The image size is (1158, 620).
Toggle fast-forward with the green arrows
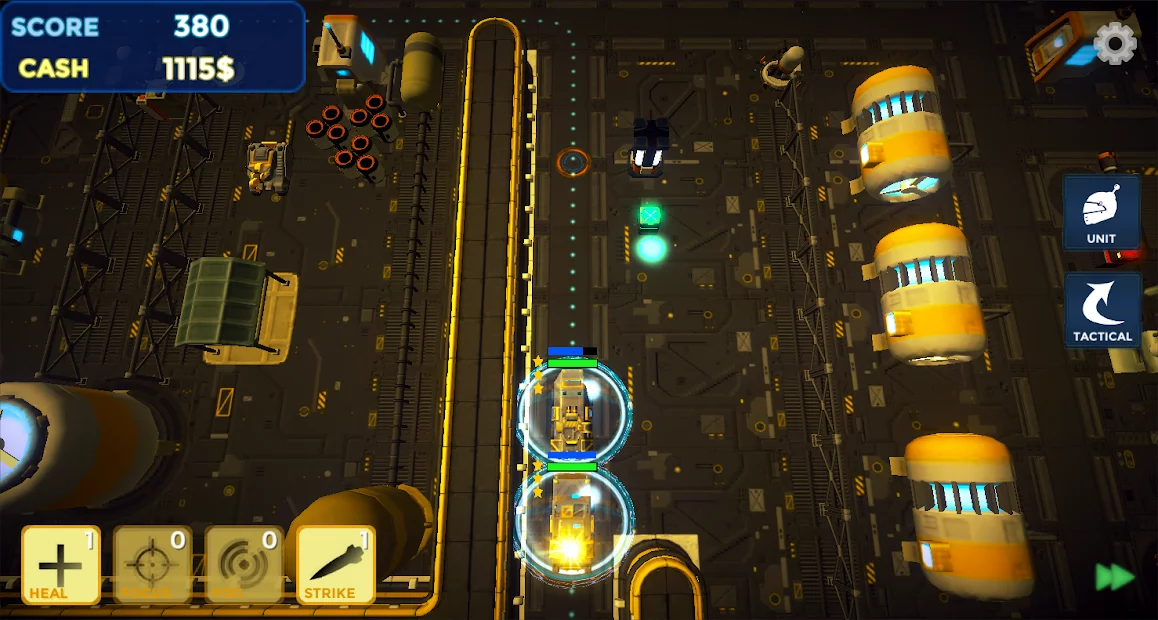coord(1115,577)
